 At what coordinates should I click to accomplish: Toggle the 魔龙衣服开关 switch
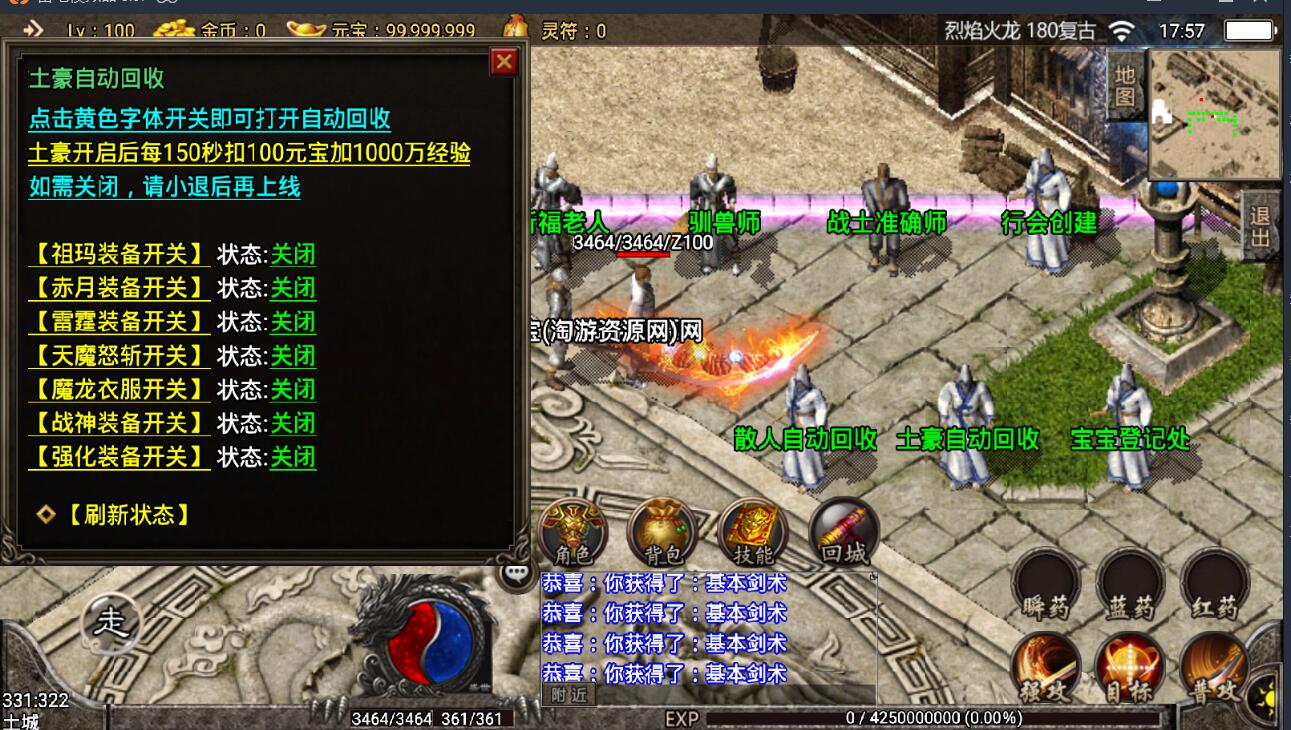119,389
